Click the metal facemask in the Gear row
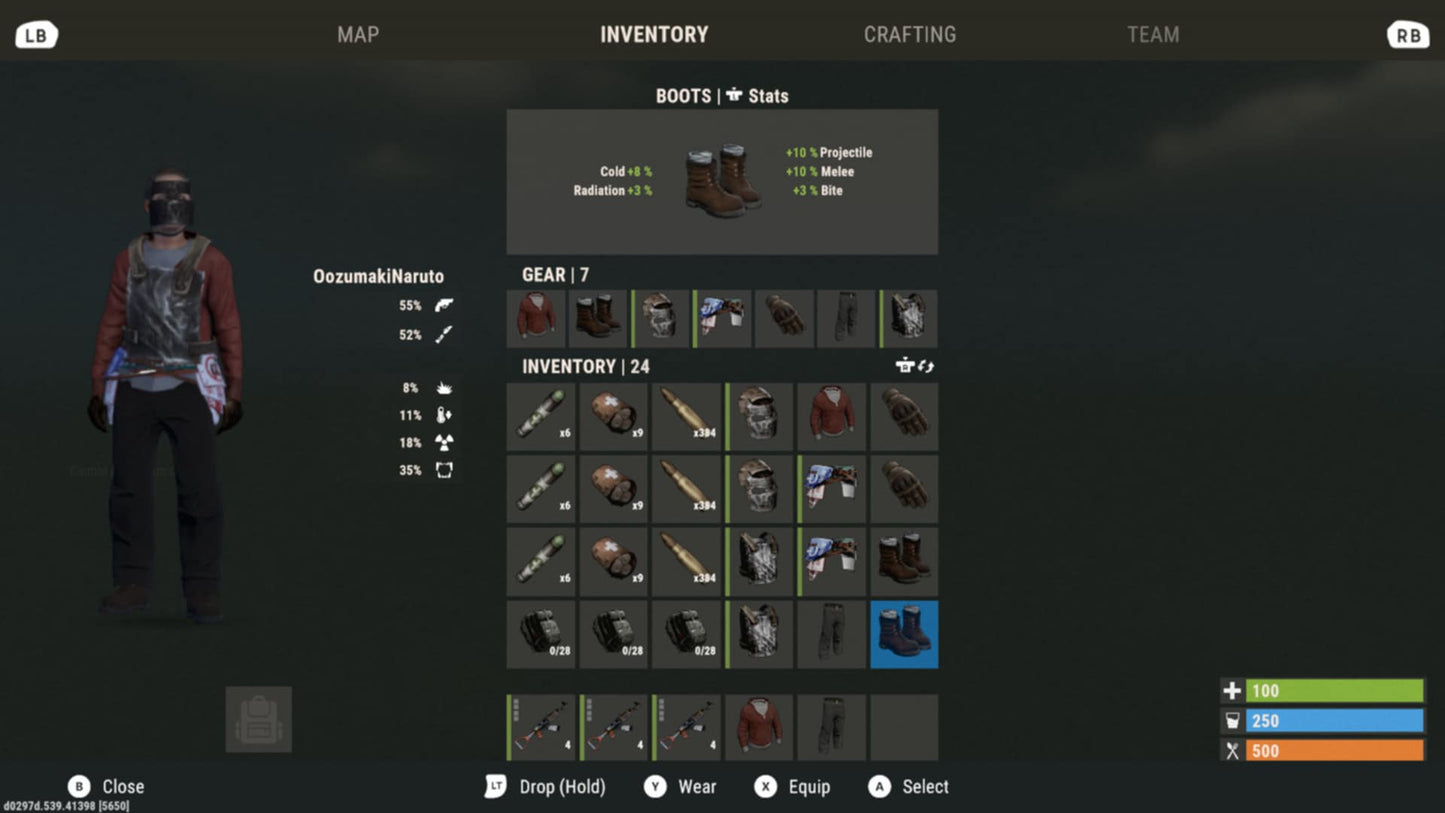 click(661, 319)
